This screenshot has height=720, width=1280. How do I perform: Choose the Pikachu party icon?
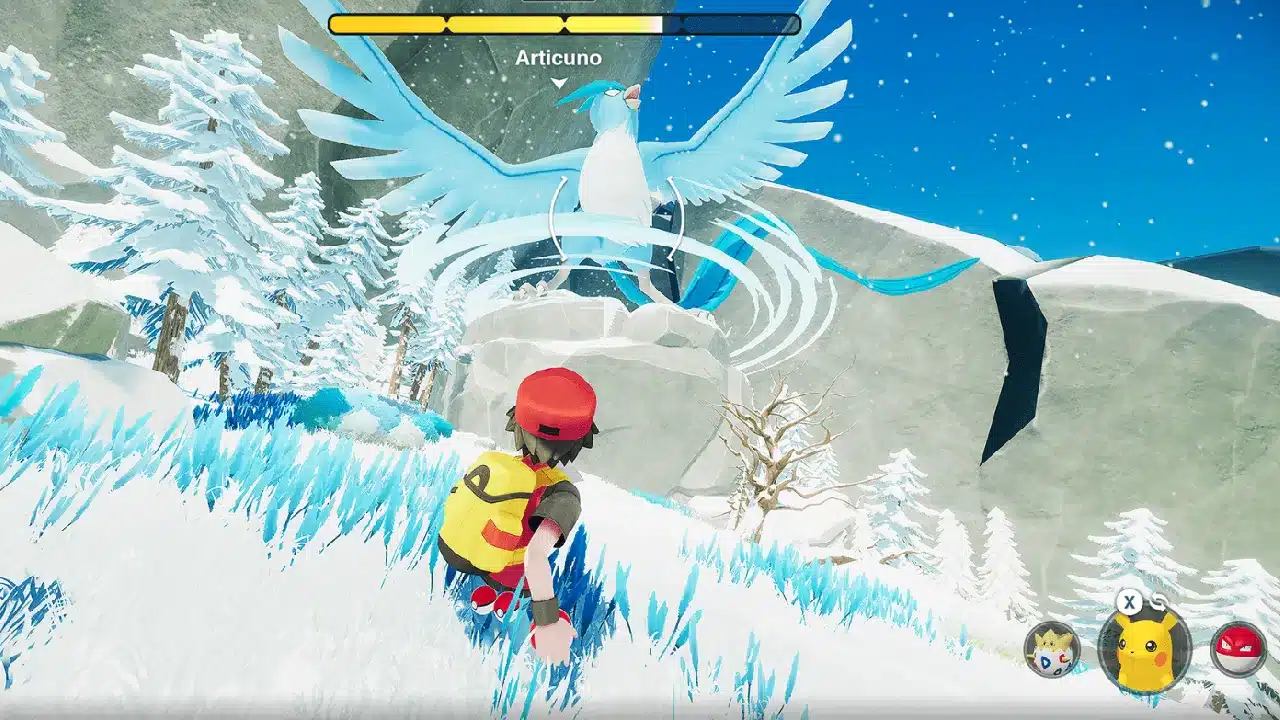pyautogui.click(x=1144, y=649)
